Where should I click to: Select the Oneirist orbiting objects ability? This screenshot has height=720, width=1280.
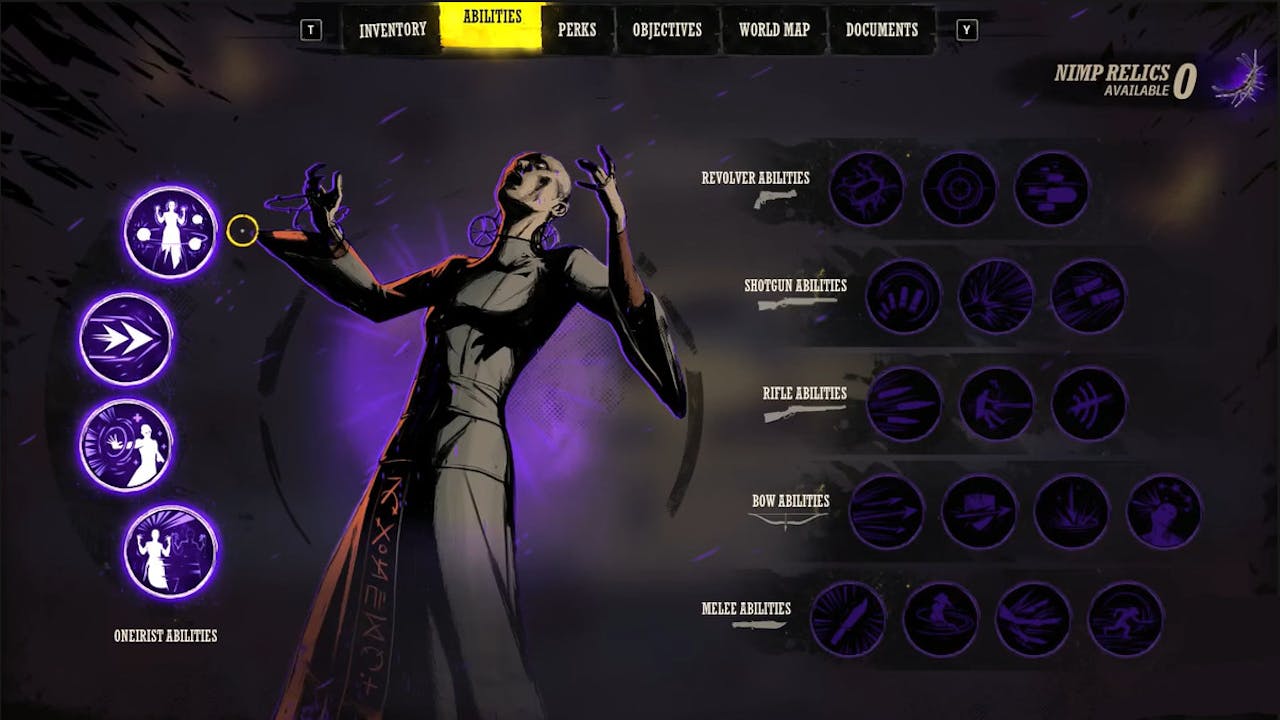[x=171, y=232]
